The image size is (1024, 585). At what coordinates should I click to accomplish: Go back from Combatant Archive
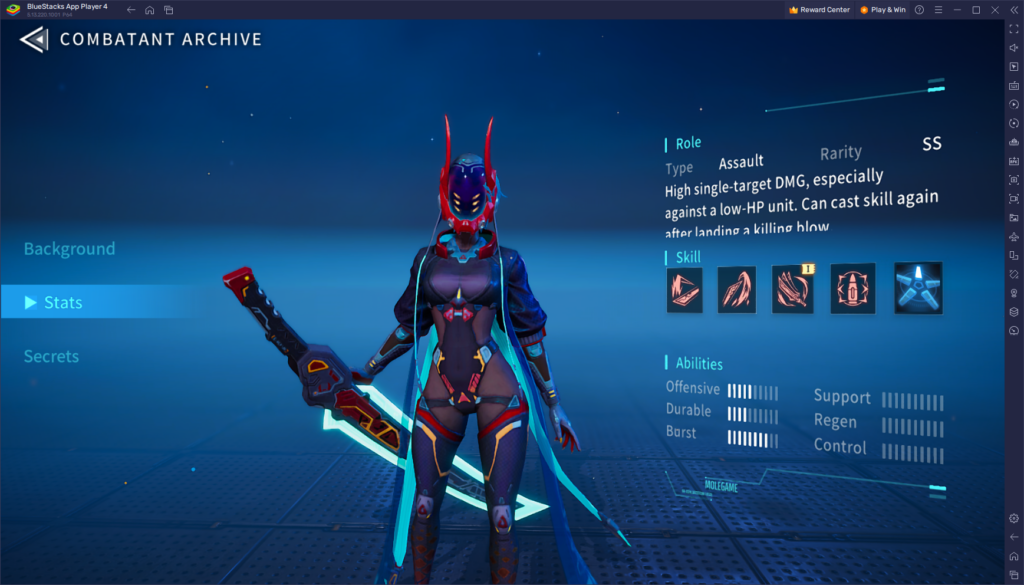click(33, 40)
